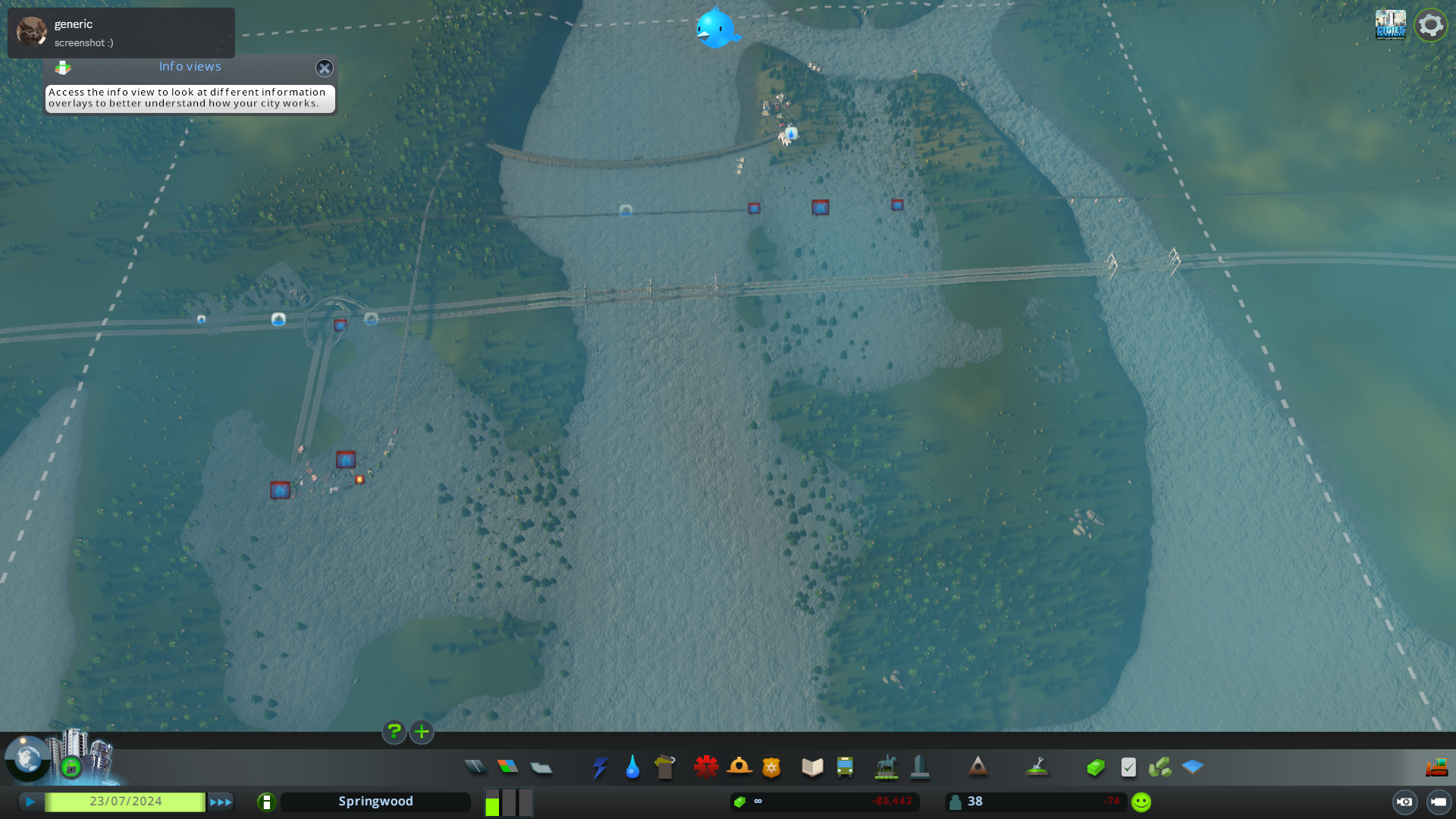Open the settings gear menu
This screenshot has height=819, width=1456.
point(1430,25)
